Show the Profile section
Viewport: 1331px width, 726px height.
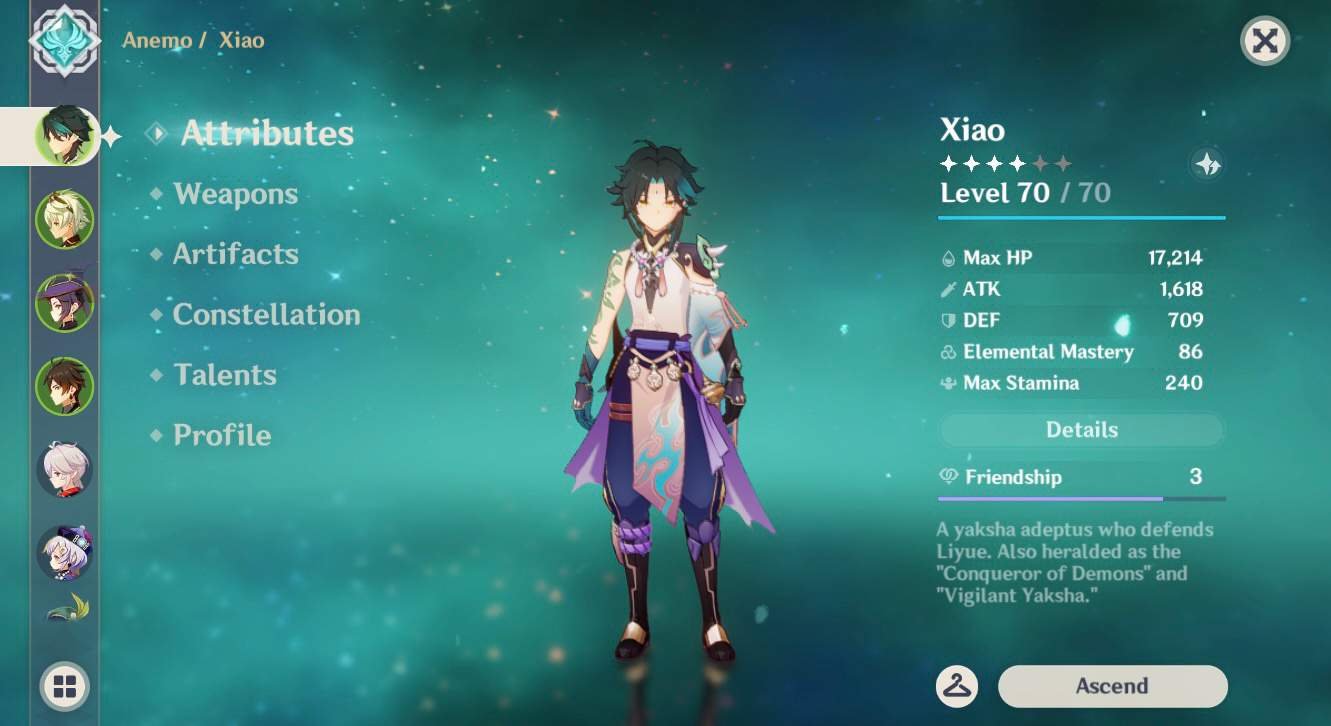coord(222,435)
